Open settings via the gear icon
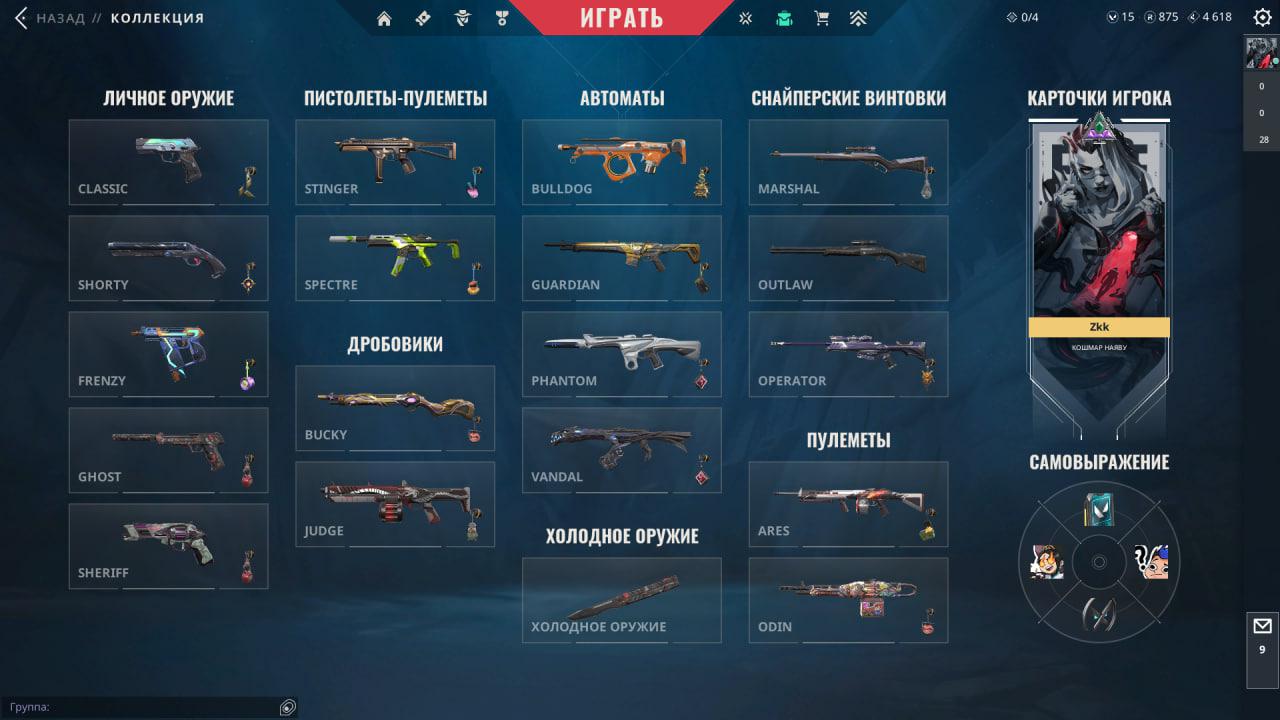The height and width of the screenshot is (720, 1280). click(x=1262, y=17)
